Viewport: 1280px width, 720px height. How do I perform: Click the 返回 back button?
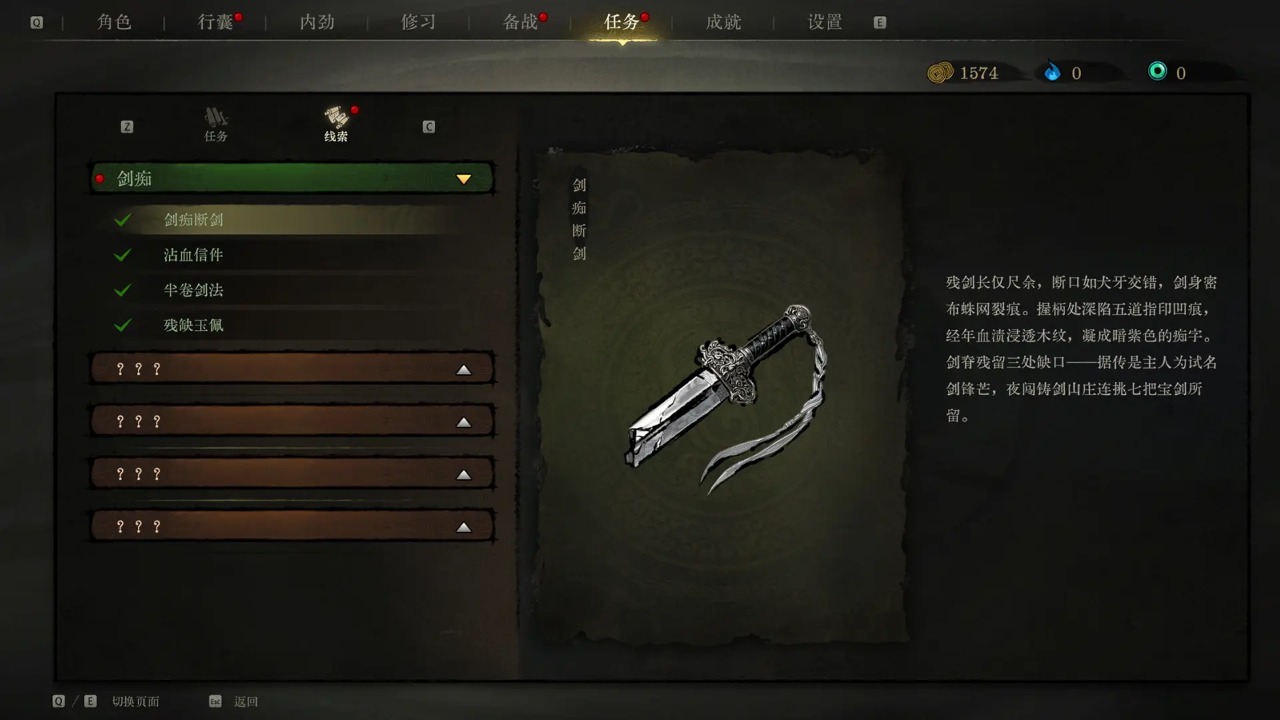click(x=244, y=701)
